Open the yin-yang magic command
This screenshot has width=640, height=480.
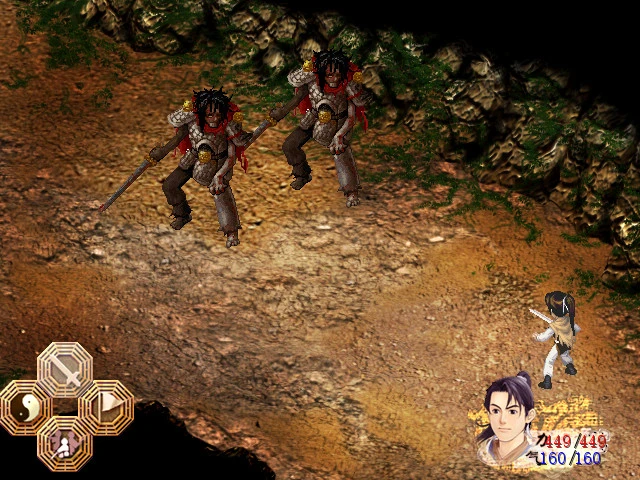pyautogui.click(x=25, y=407)
